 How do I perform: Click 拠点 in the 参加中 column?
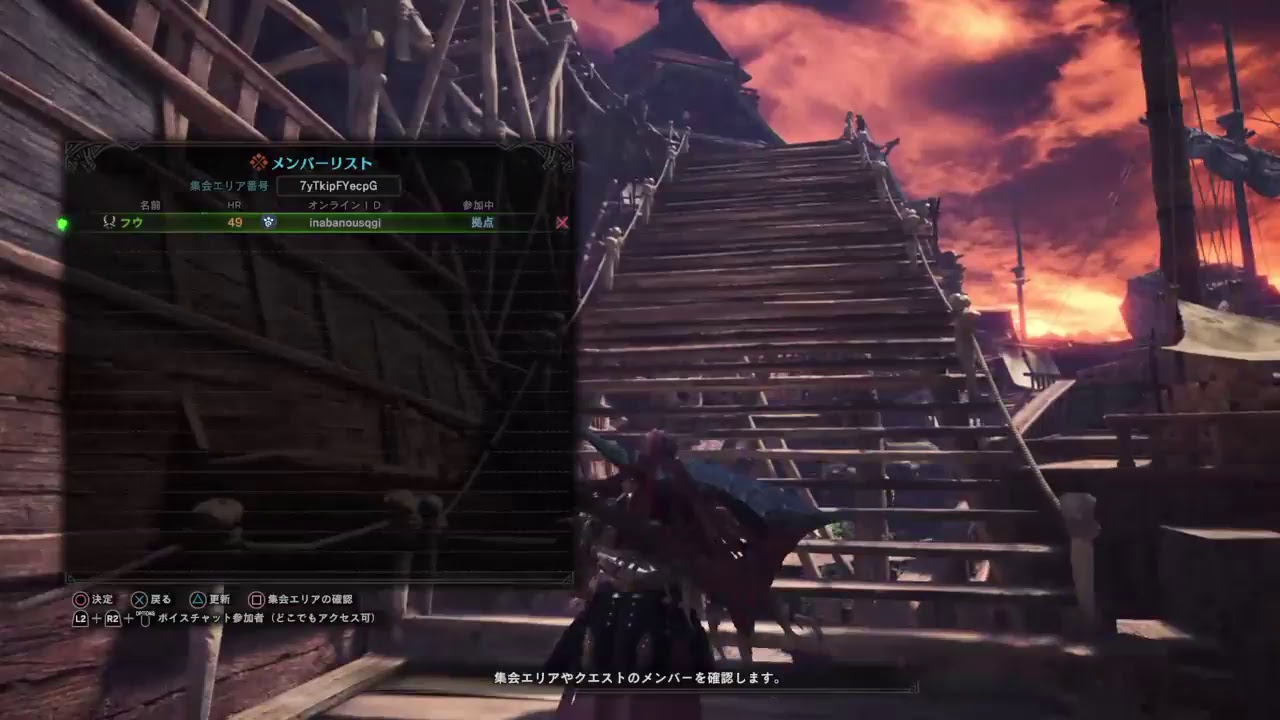[x=482, y=223]
